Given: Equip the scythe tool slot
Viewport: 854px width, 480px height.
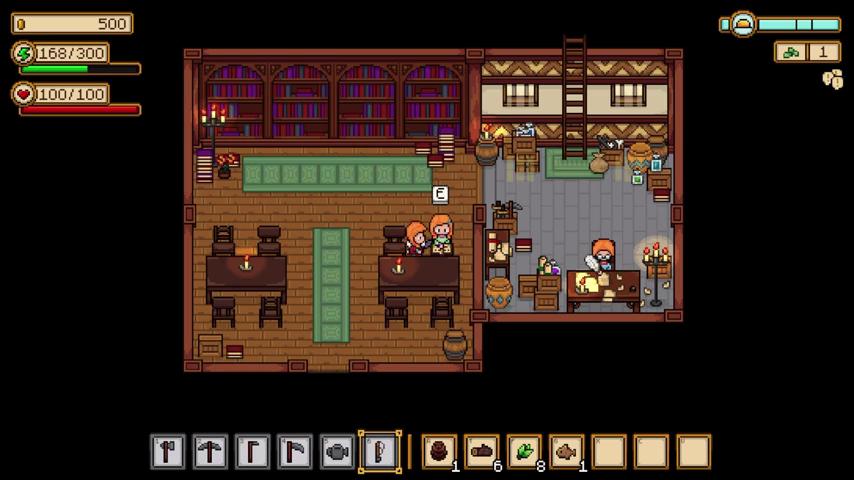Looking at the screenshot, I should click(295, 452).
